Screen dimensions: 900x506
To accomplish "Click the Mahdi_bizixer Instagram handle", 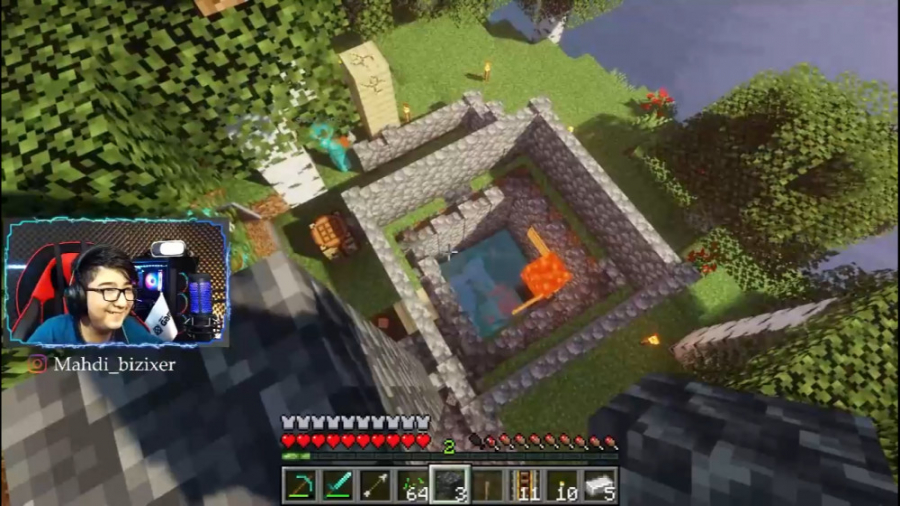I will 115,364.
